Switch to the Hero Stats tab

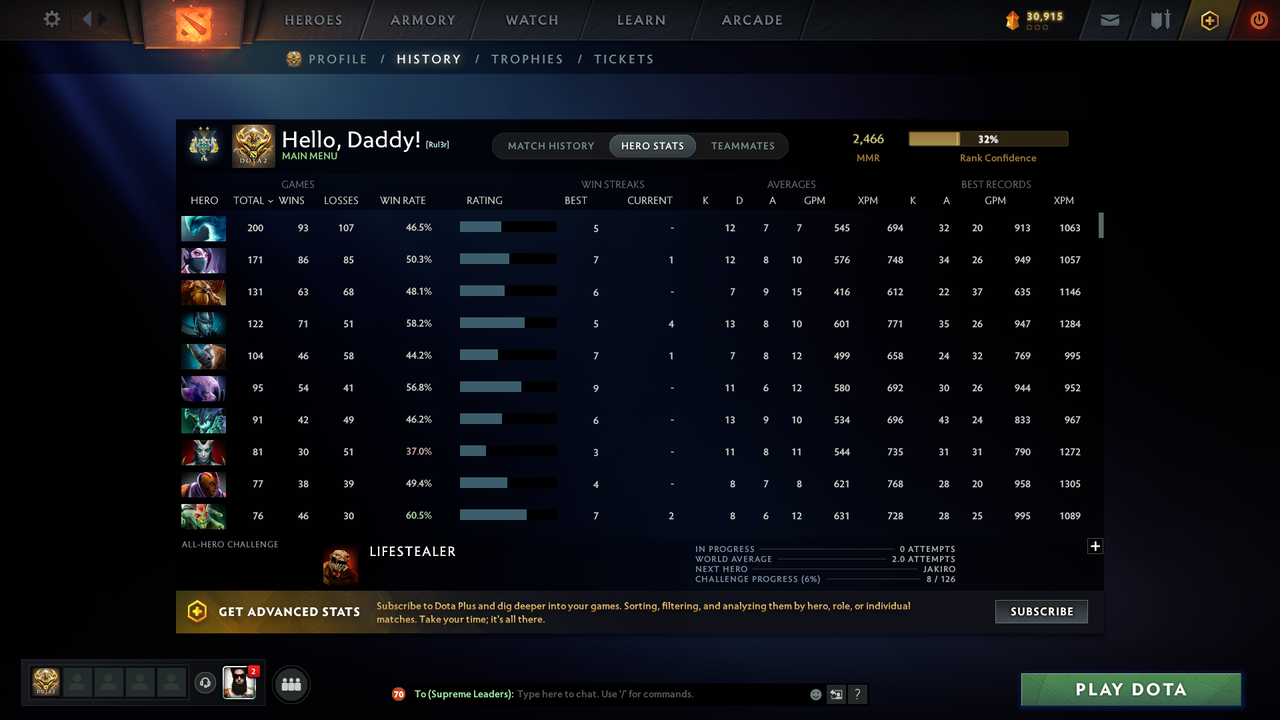652,145
